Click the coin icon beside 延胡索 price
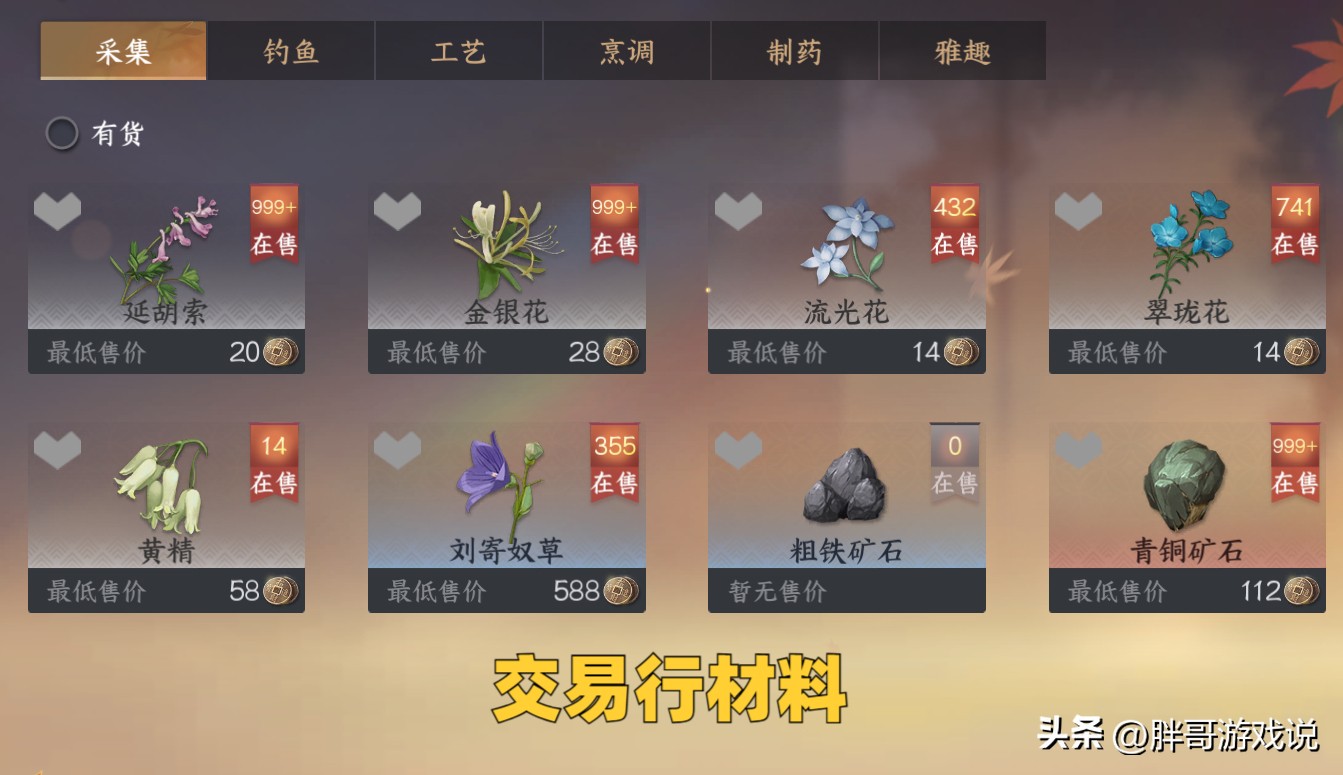The image size is (1343, 775). click(x=277, y=352)
